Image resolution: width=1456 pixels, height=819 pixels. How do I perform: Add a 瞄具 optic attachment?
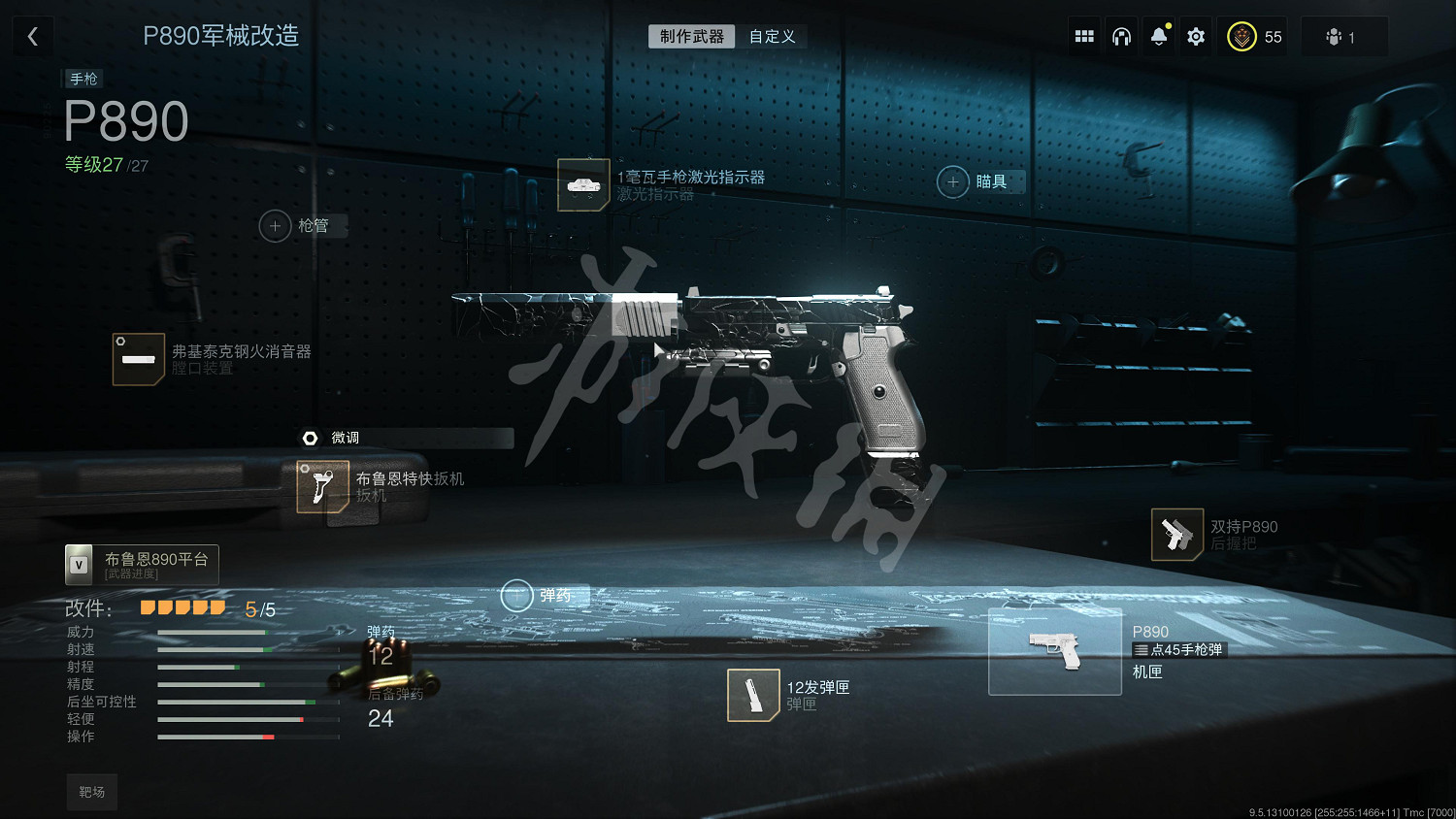coord(953,181)
